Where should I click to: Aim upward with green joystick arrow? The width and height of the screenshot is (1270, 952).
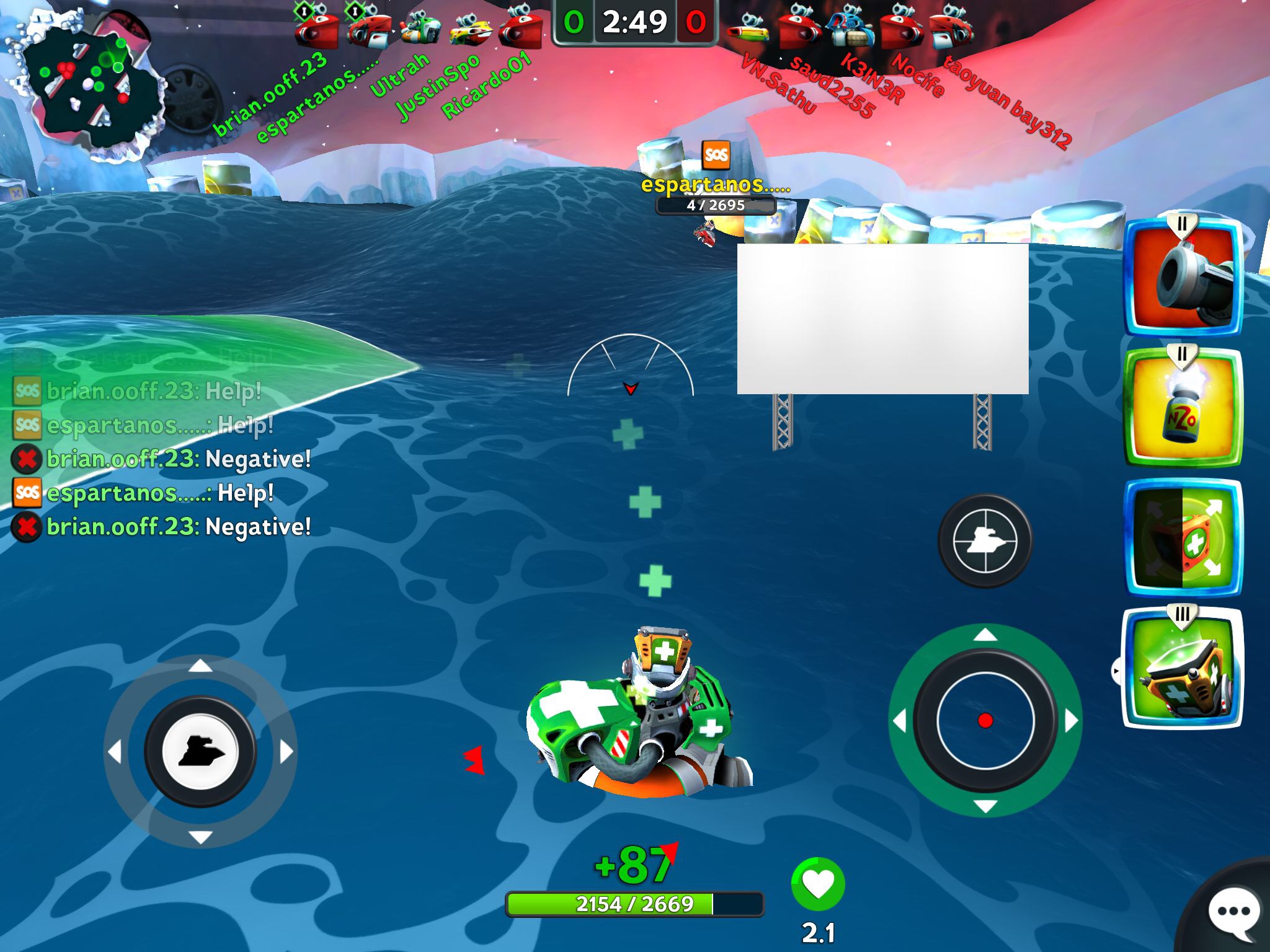pyautogui.click(x=985, y=635)
